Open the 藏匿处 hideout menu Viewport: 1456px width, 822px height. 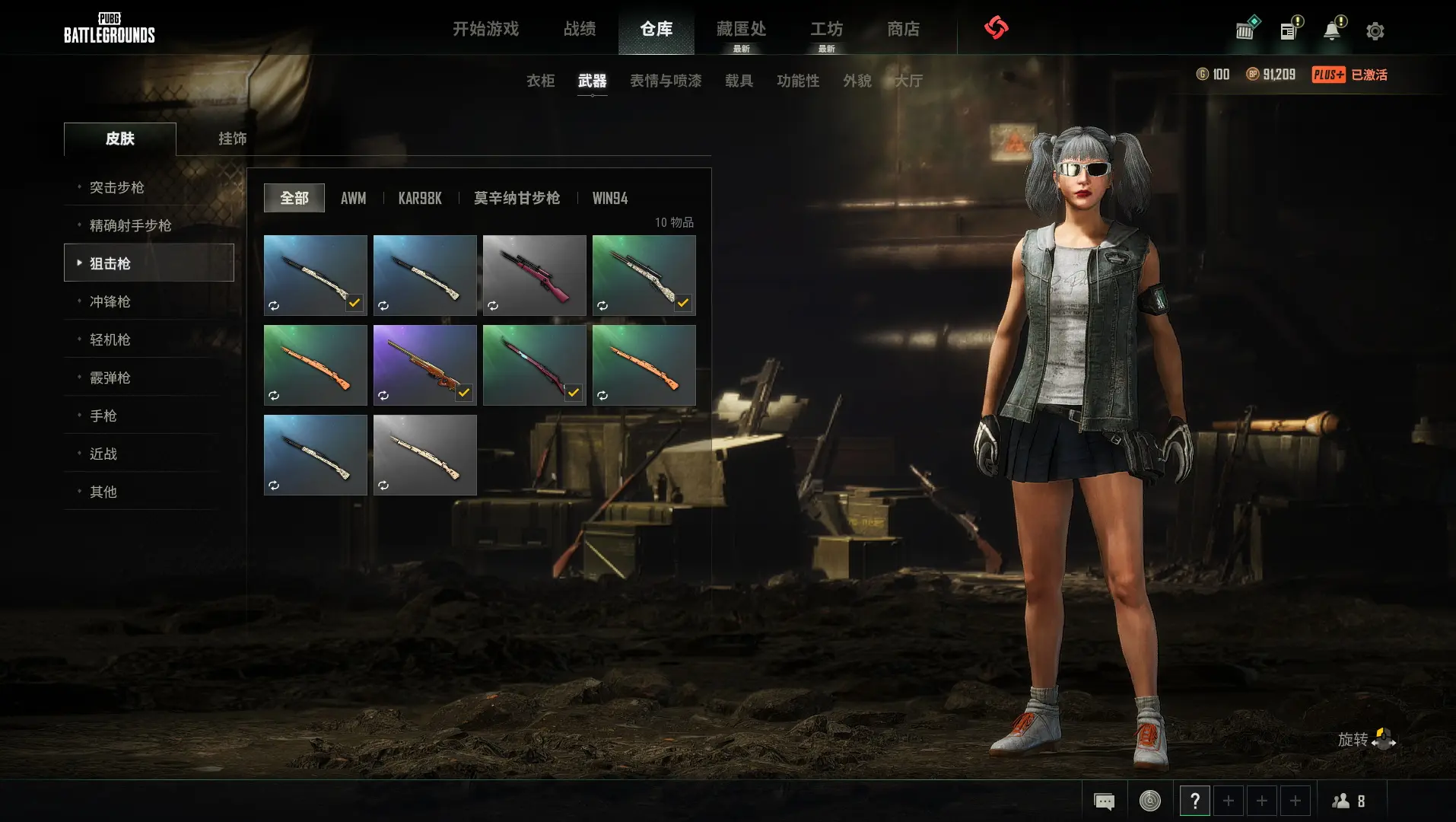click(741, 29)
